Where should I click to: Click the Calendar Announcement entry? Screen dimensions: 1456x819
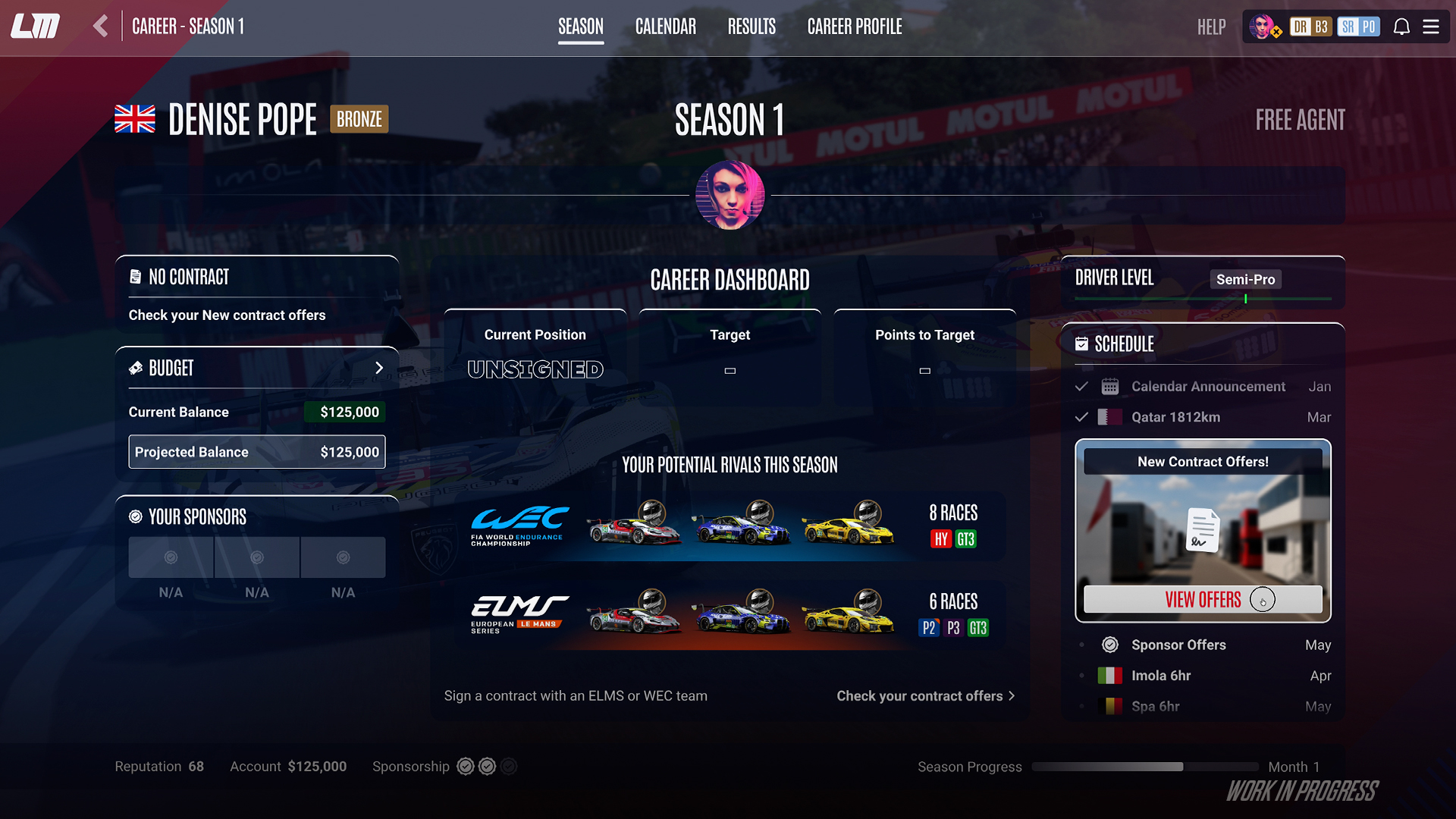pos(1208,387)
